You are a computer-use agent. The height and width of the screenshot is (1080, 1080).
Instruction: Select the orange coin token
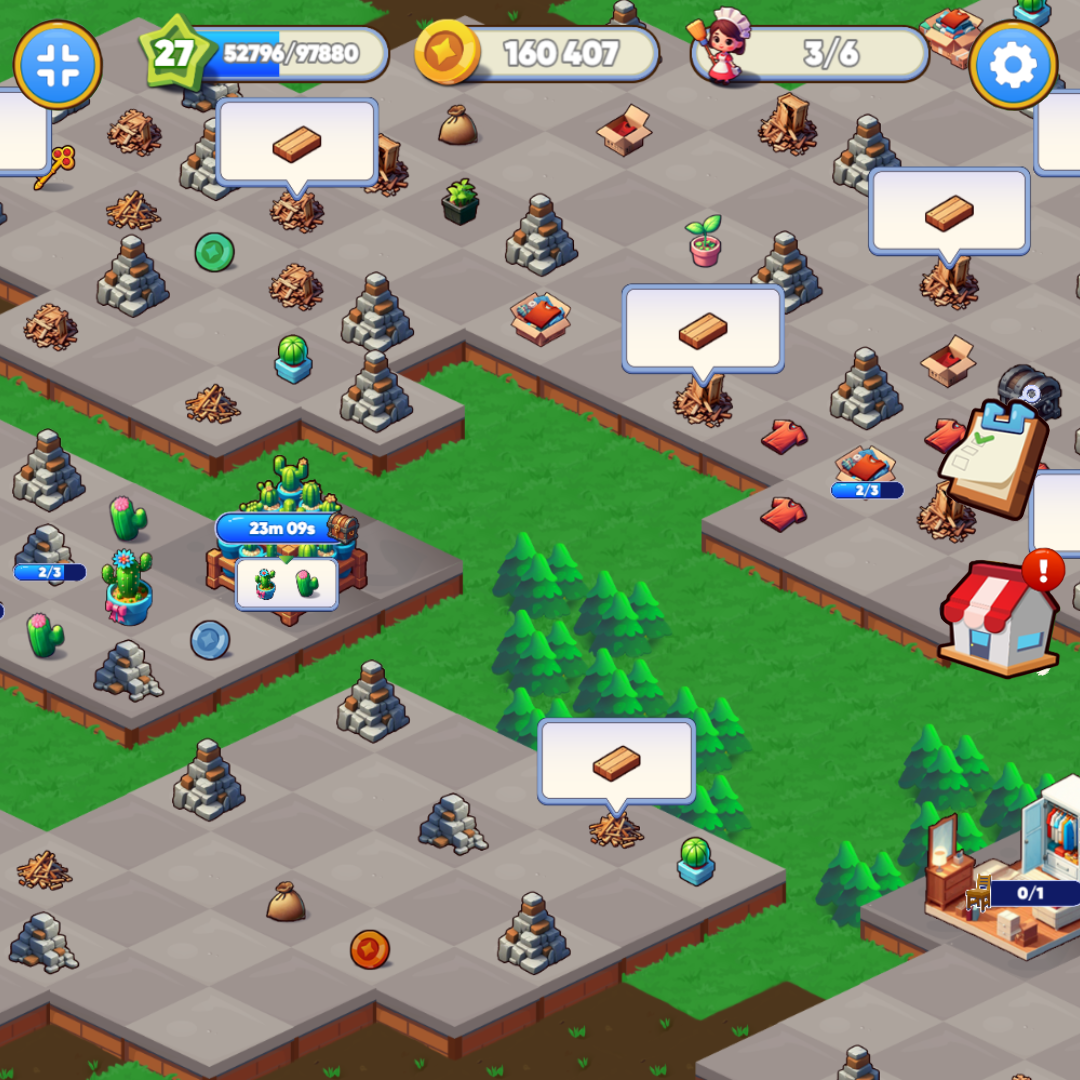(x=370, y=949)
